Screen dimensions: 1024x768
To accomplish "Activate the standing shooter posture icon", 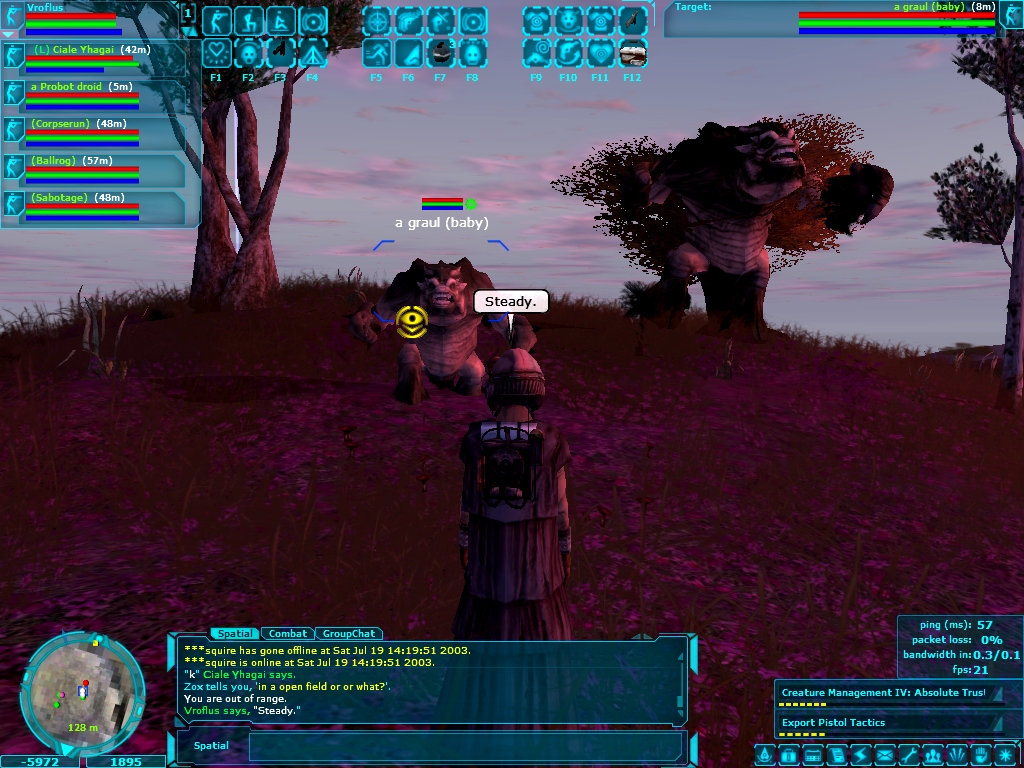I will 217,21.
